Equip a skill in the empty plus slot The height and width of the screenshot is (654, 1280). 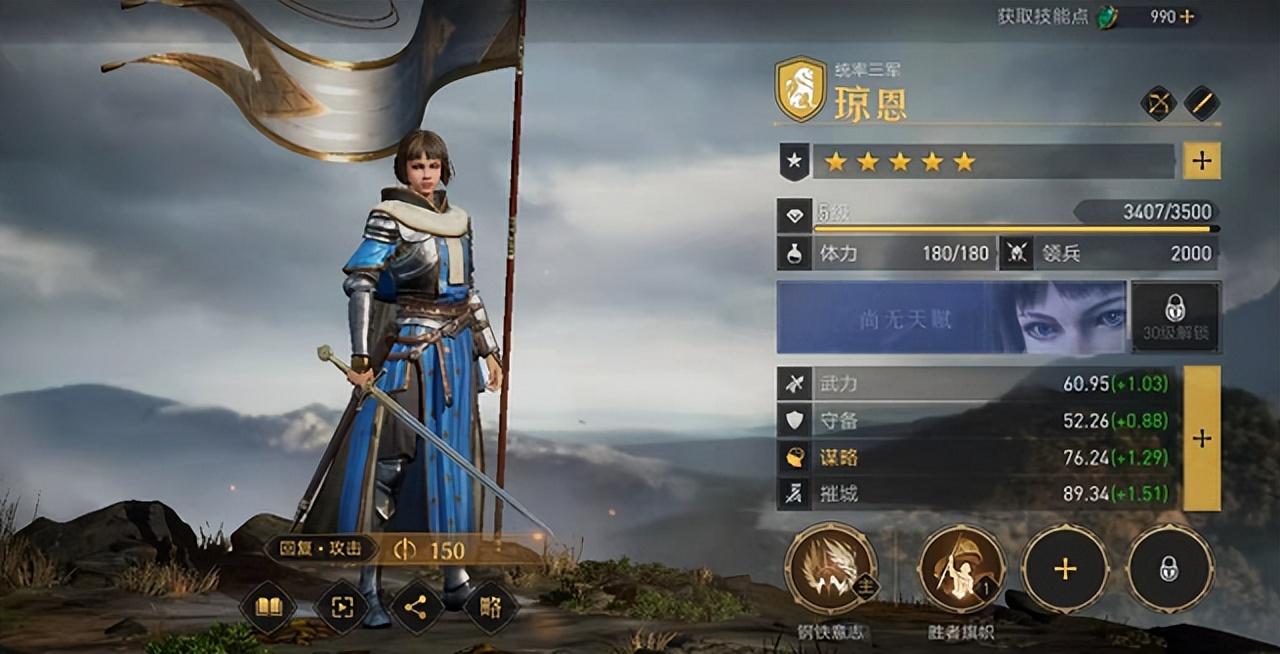(x=1065, y=568)
